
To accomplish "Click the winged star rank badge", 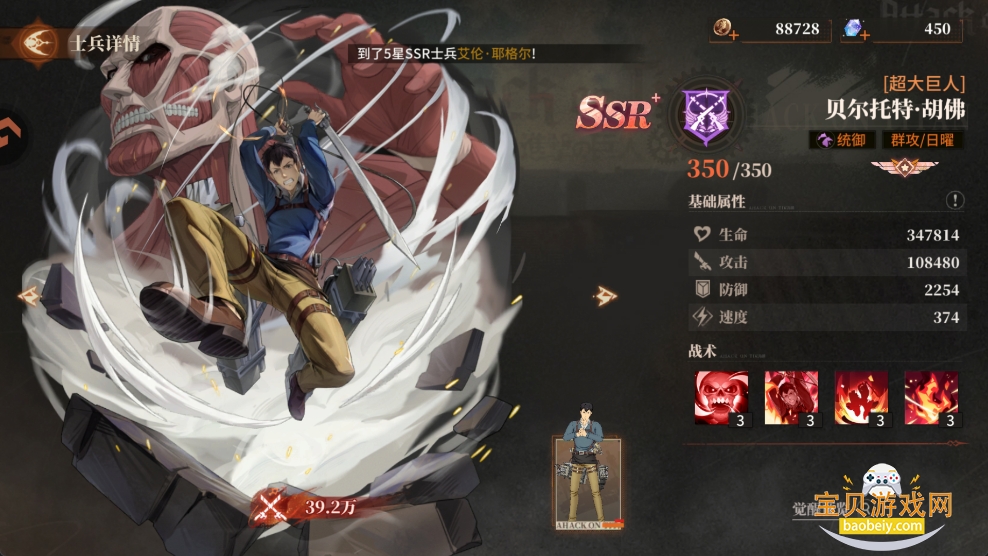I will click(897, 167).
